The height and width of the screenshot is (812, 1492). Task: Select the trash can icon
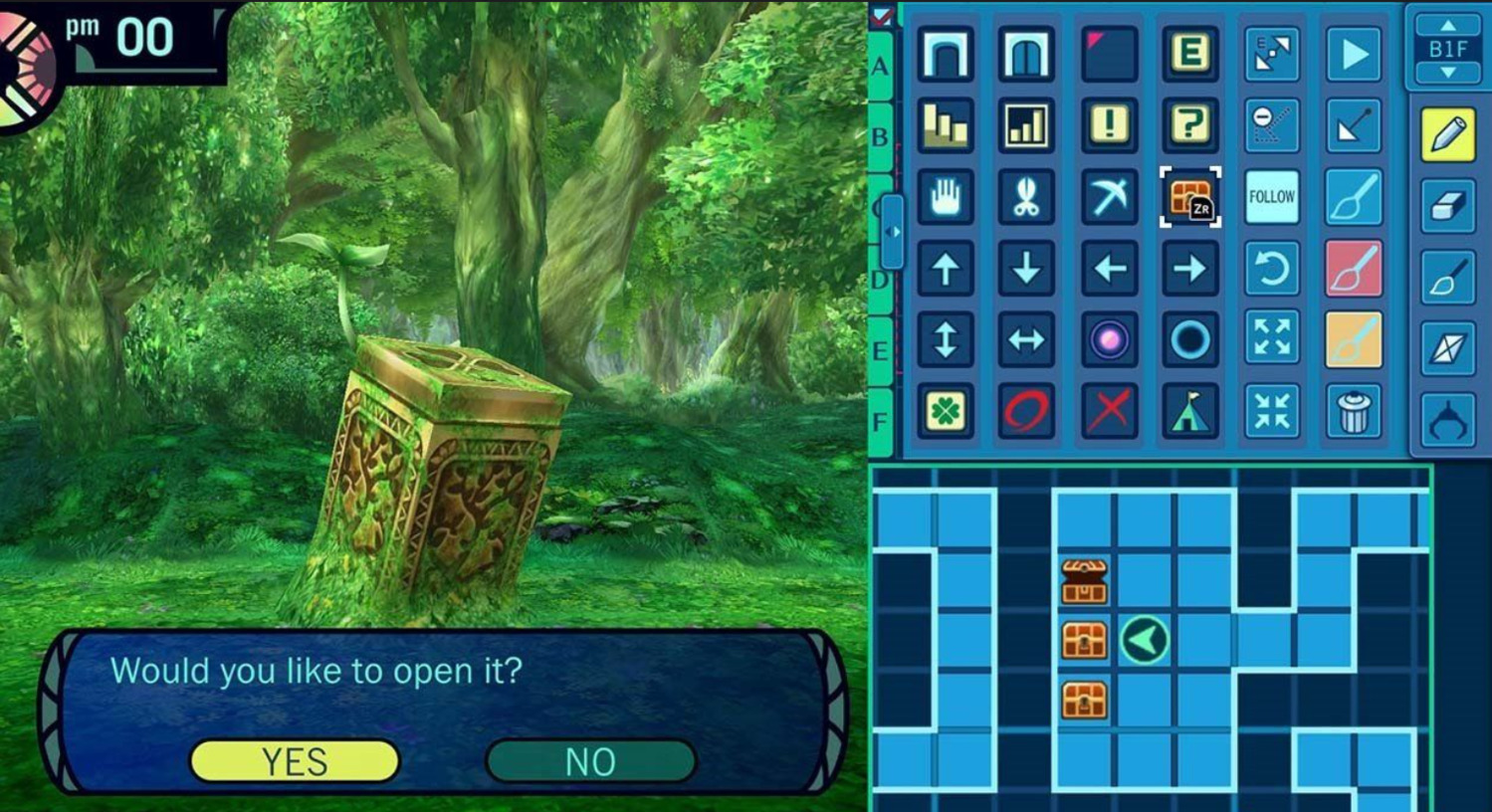tap(1354, 411)
